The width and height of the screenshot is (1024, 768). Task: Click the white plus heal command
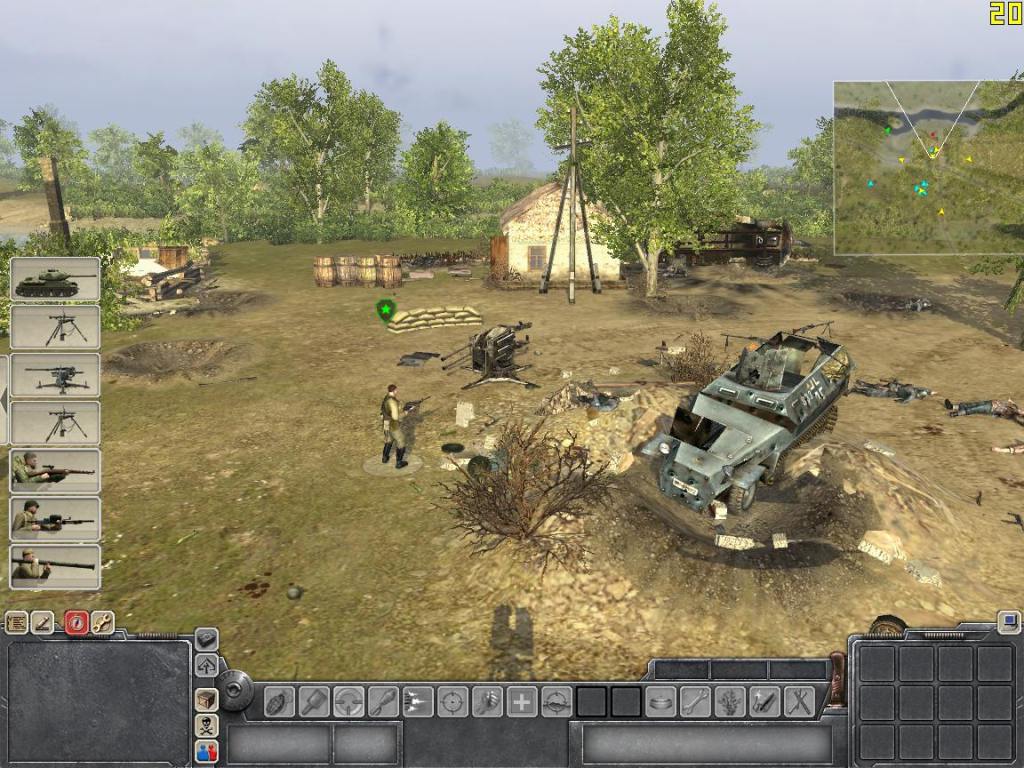pos(521,701)
